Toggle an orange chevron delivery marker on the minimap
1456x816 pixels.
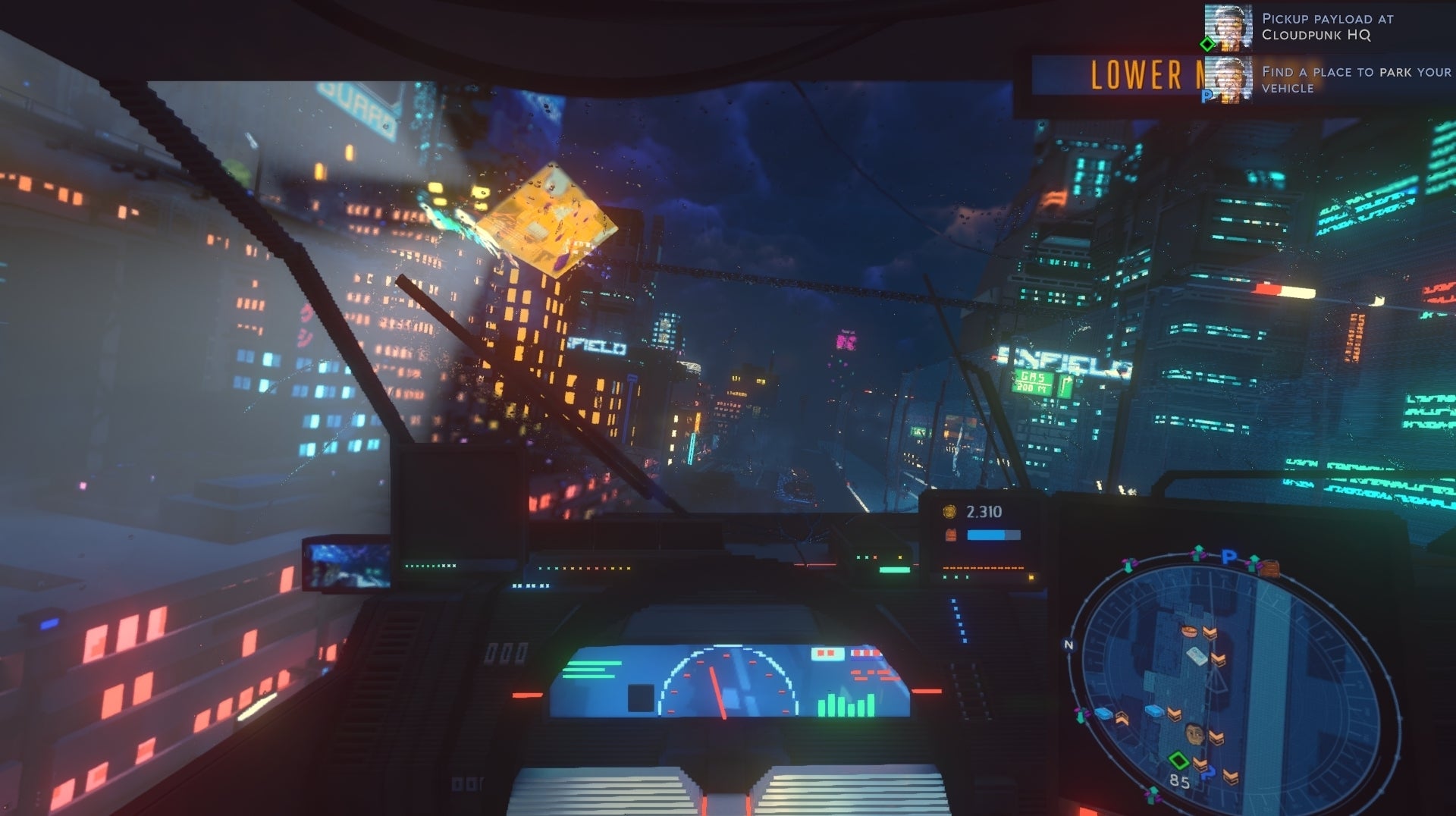tap(1210, 631)
